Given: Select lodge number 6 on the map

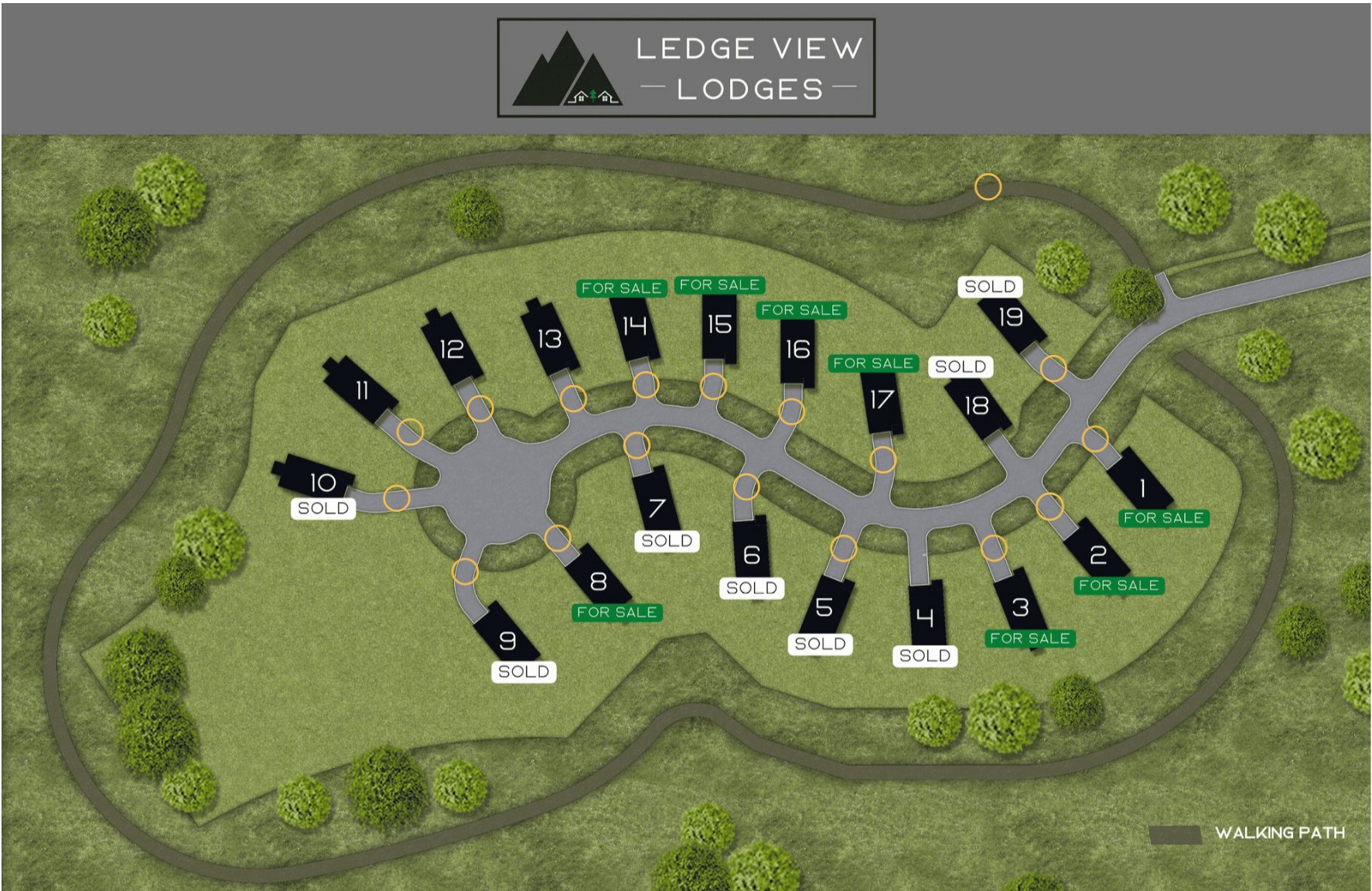Looking at the screenshot, I should pyautogui.click(x=751, y=554).
